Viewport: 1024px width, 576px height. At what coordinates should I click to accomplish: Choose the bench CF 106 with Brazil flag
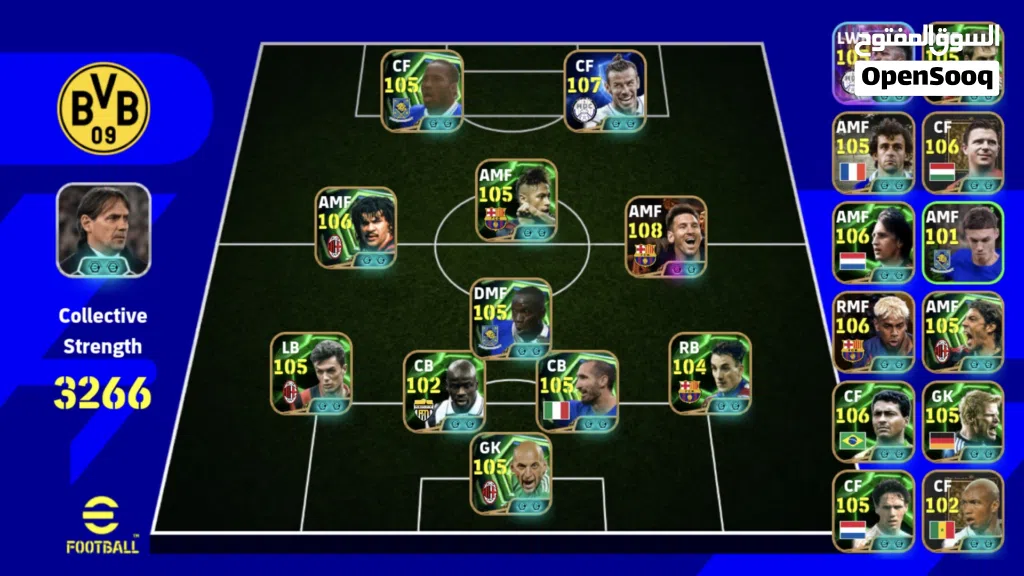[873, 421]
